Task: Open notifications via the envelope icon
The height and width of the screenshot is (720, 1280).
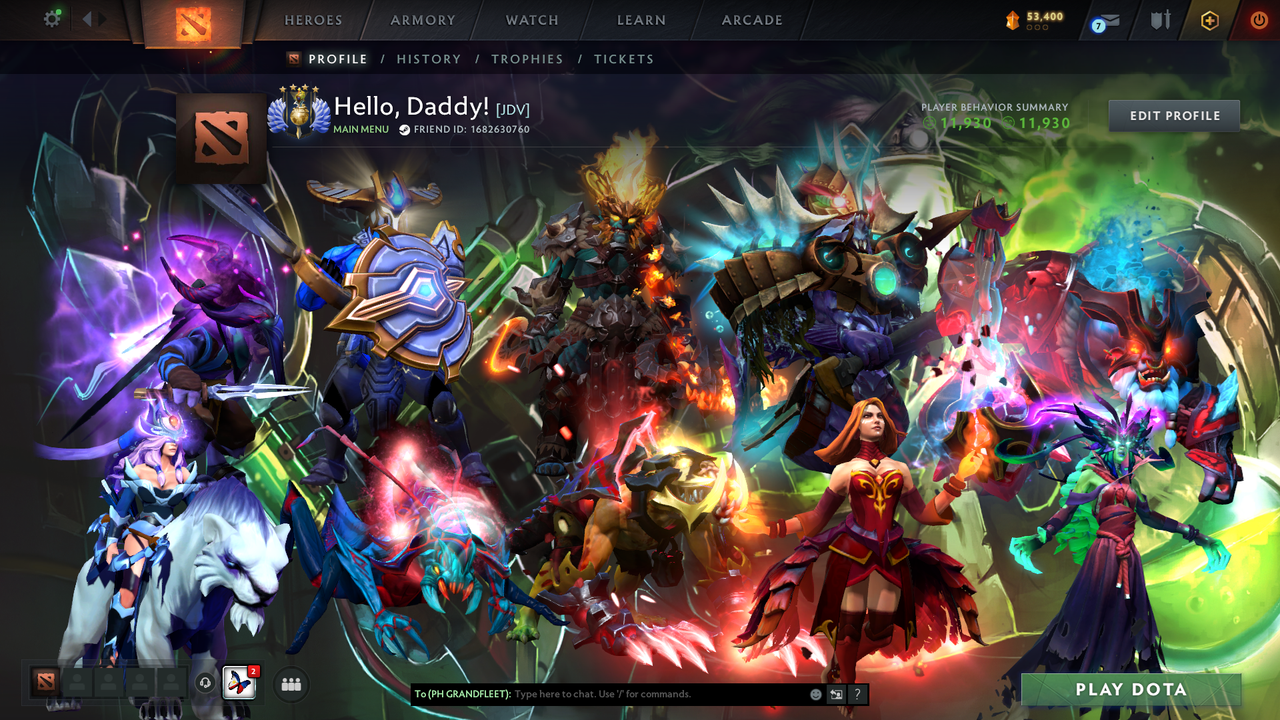Action: tap(1110, 19)
